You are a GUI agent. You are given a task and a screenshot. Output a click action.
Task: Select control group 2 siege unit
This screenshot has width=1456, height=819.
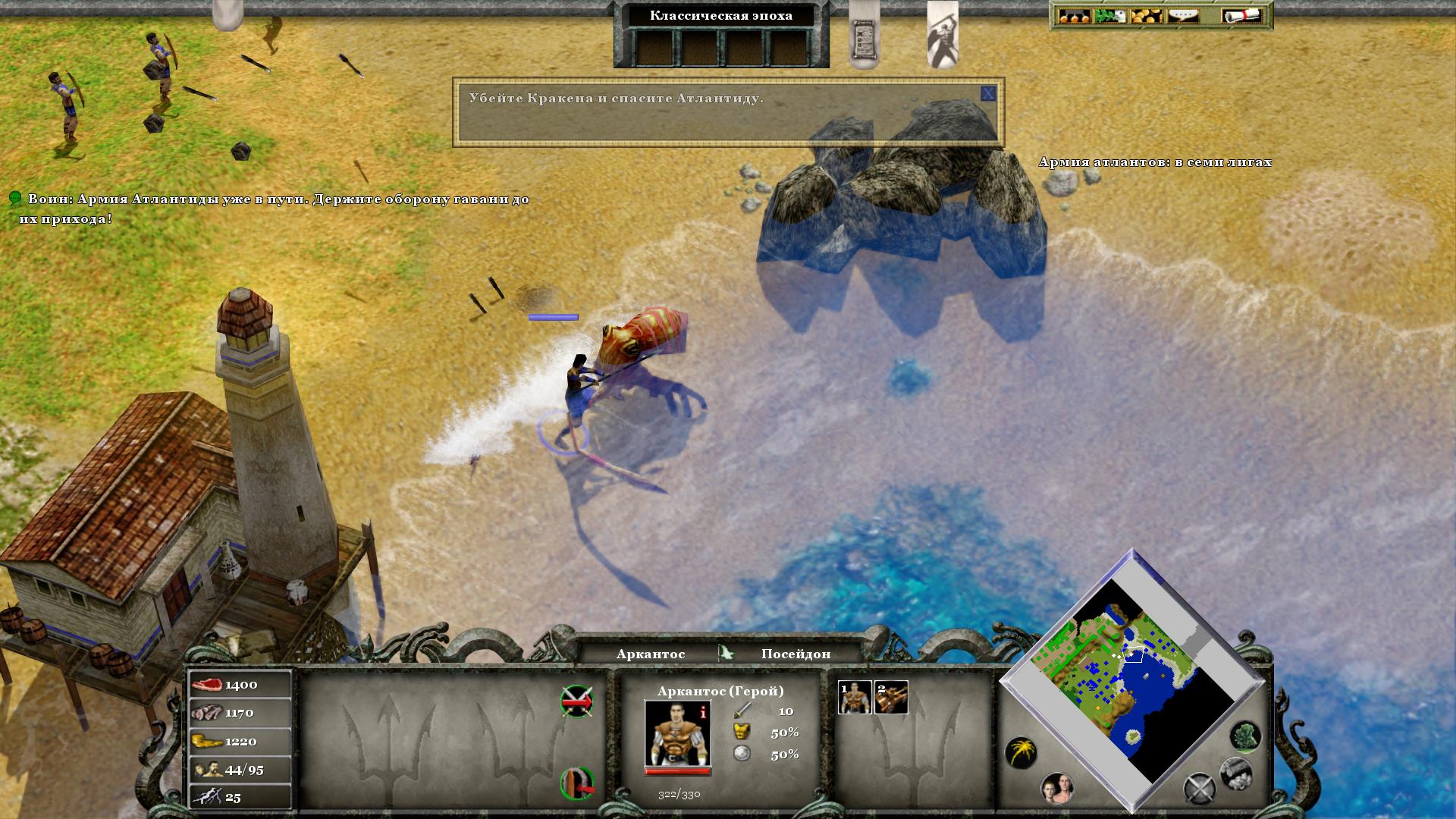click(x=891, y=697)
